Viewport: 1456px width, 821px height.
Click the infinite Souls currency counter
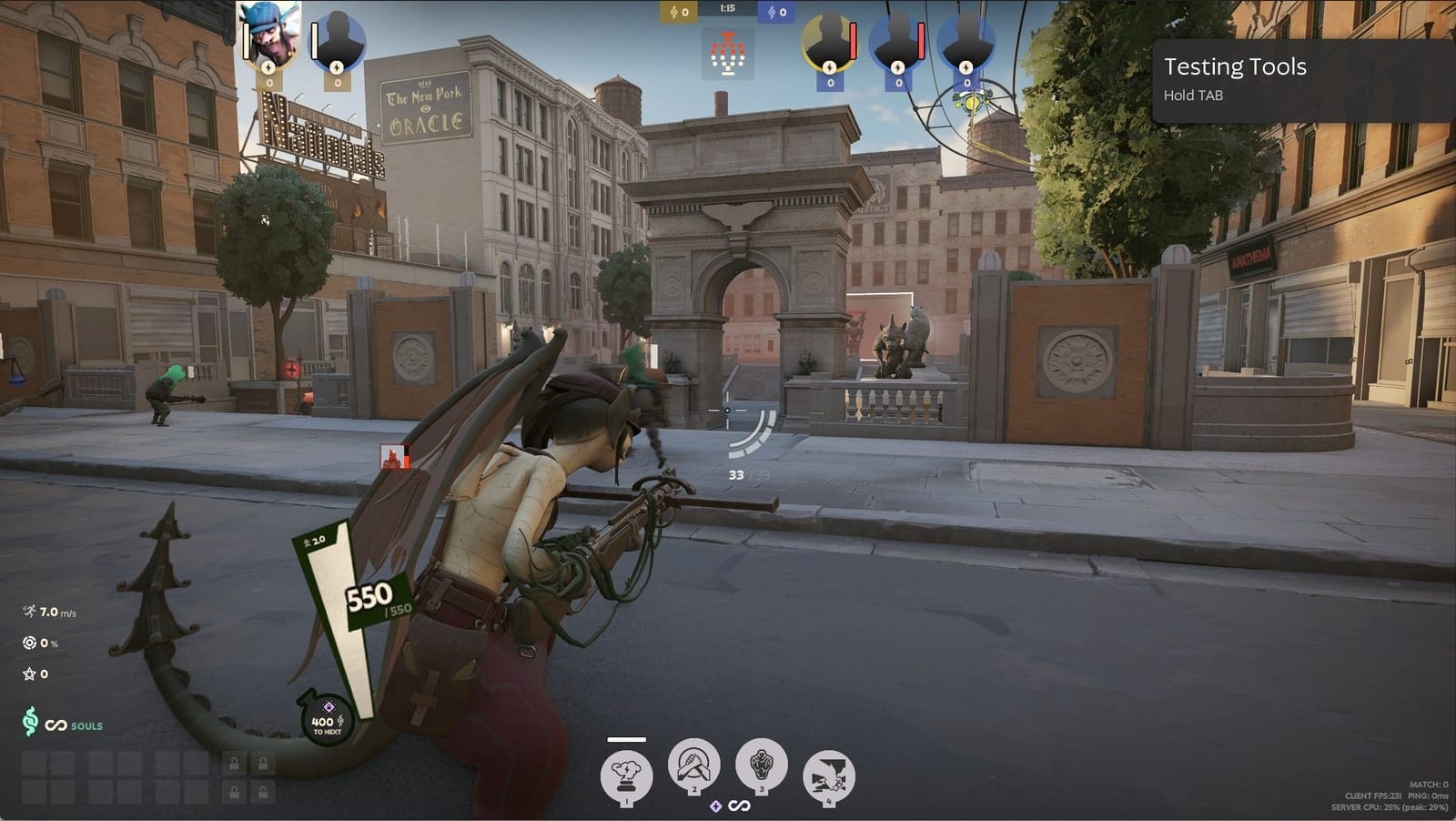coord(62,725)
